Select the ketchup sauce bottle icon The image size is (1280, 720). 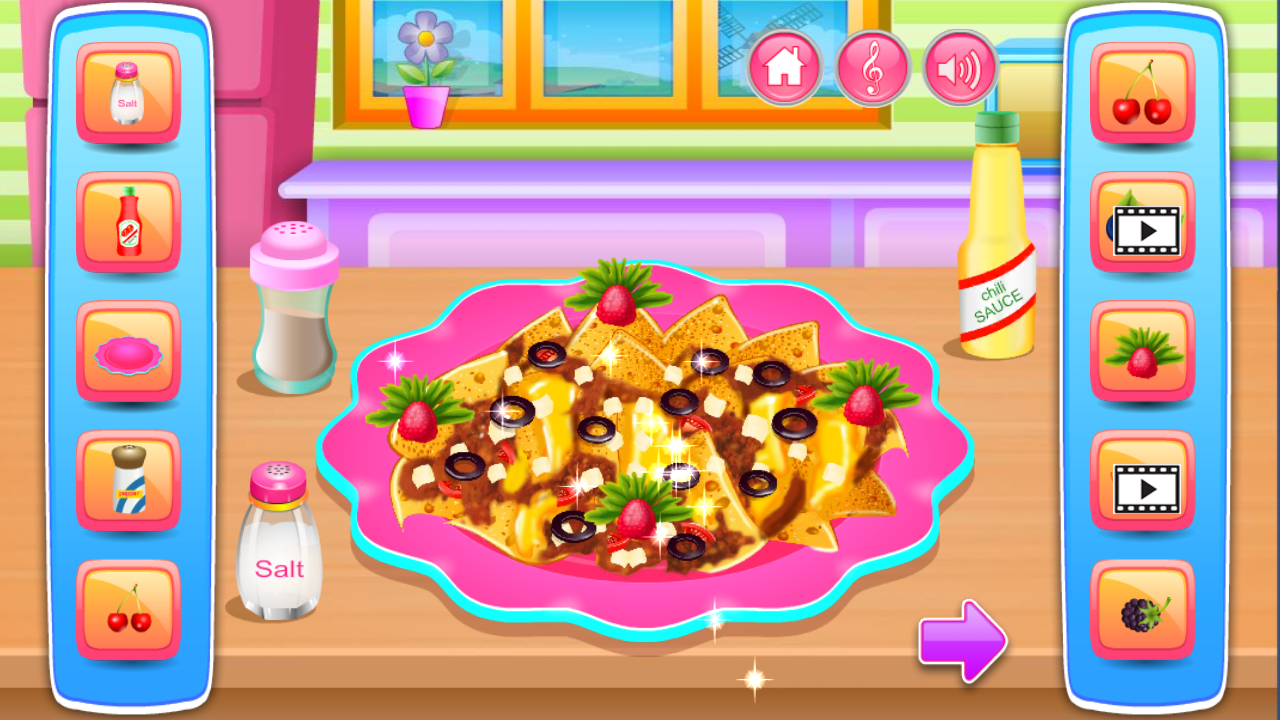click(x=128, y=220)
